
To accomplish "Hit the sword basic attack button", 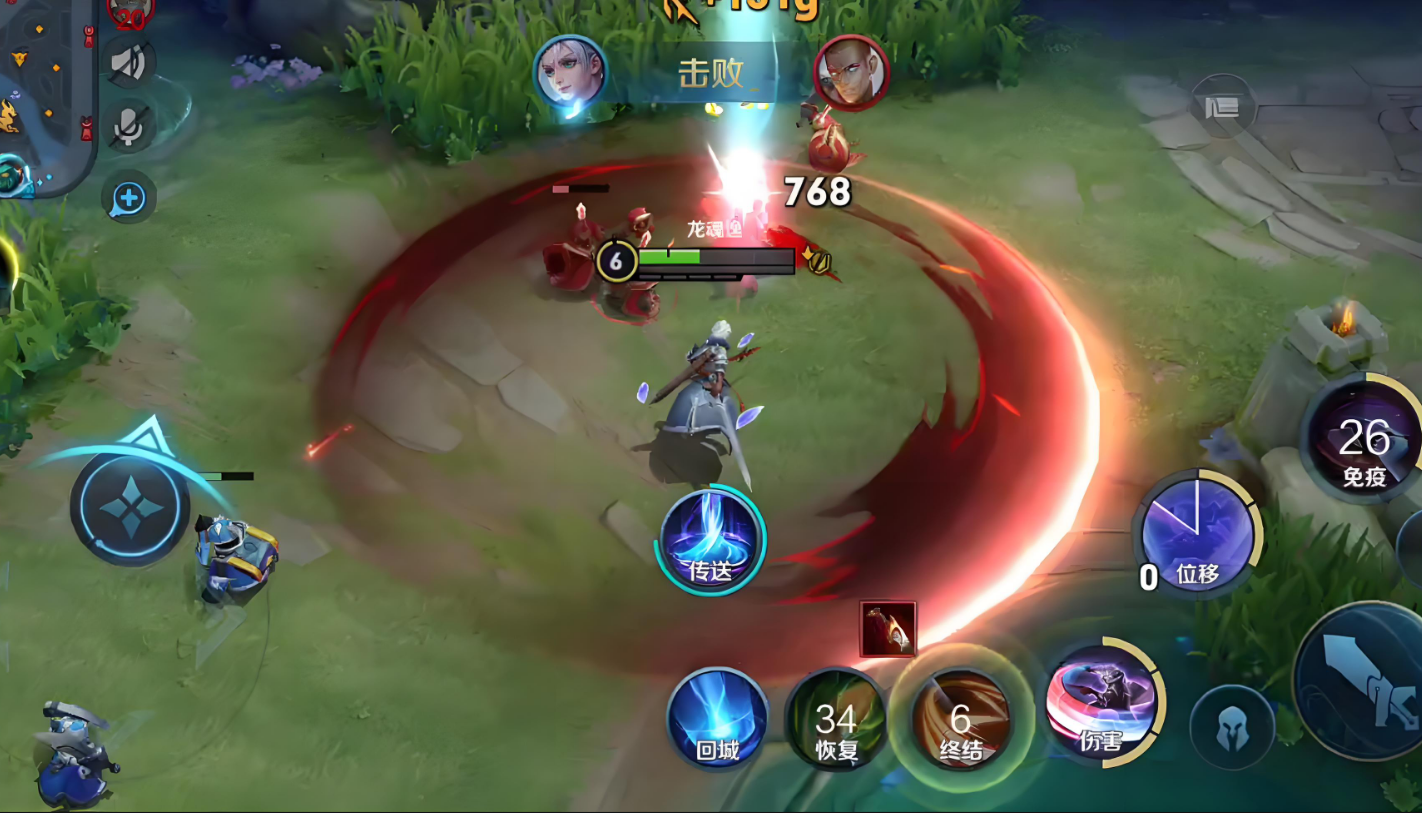I will pos(1370,680).
